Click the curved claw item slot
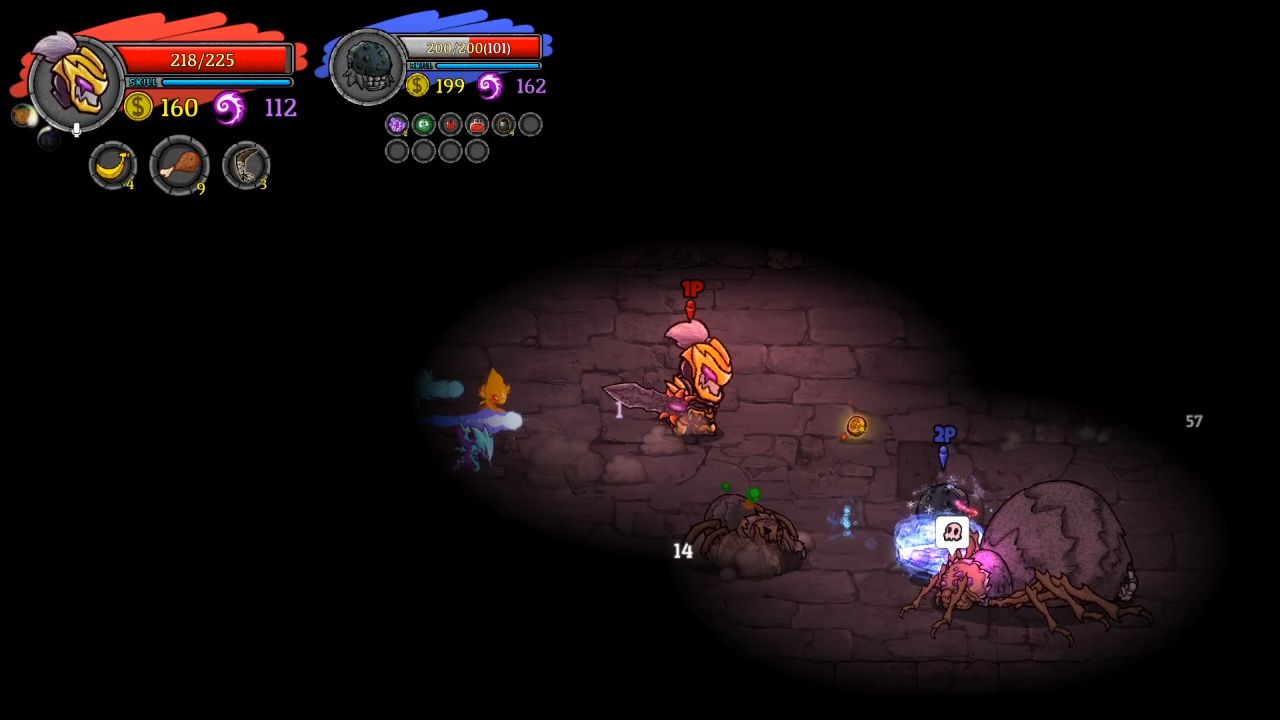1280x720 pixels. coord(245,166)
